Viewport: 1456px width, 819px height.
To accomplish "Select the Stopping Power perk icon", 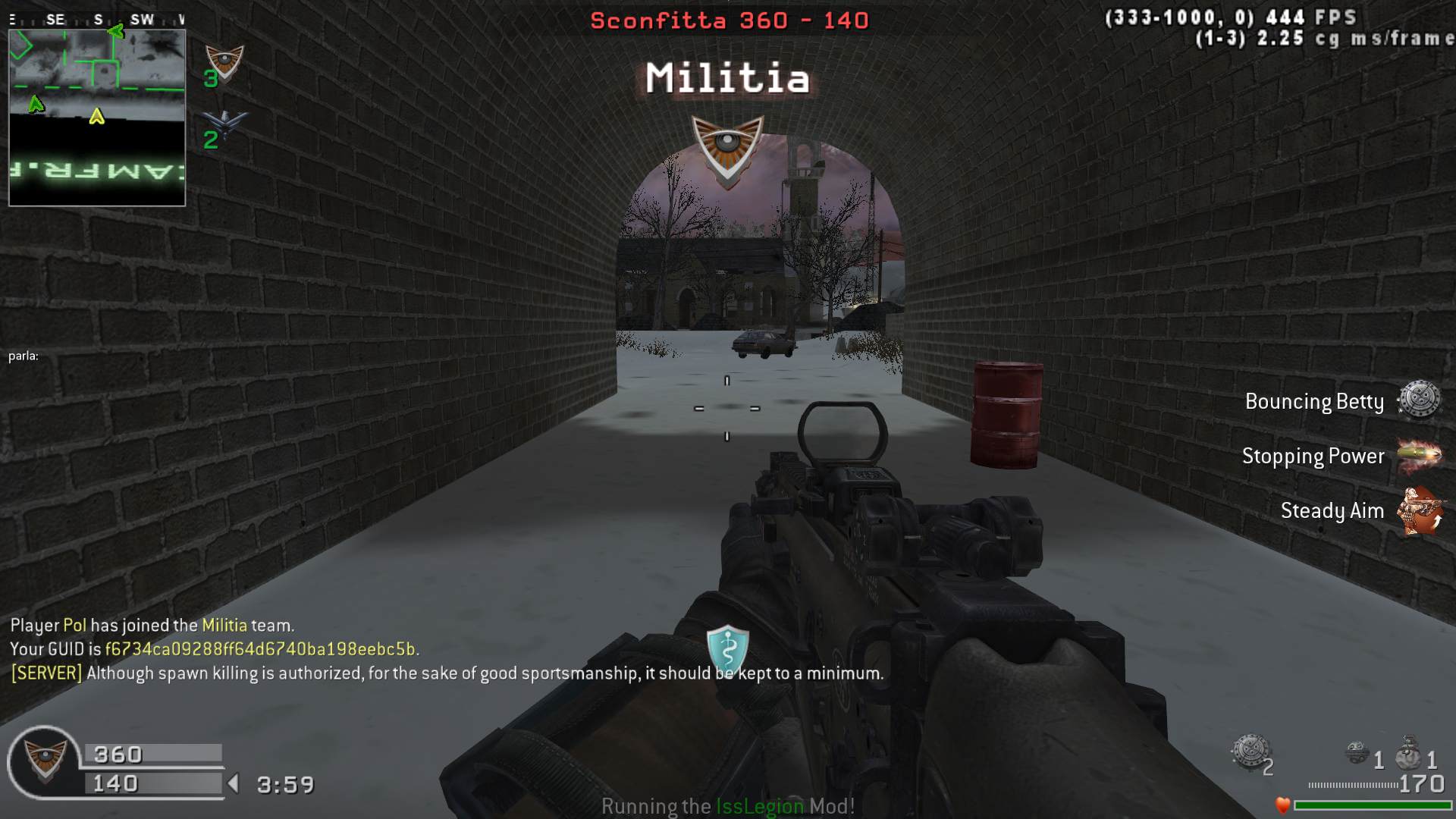I will (1419, 455).
